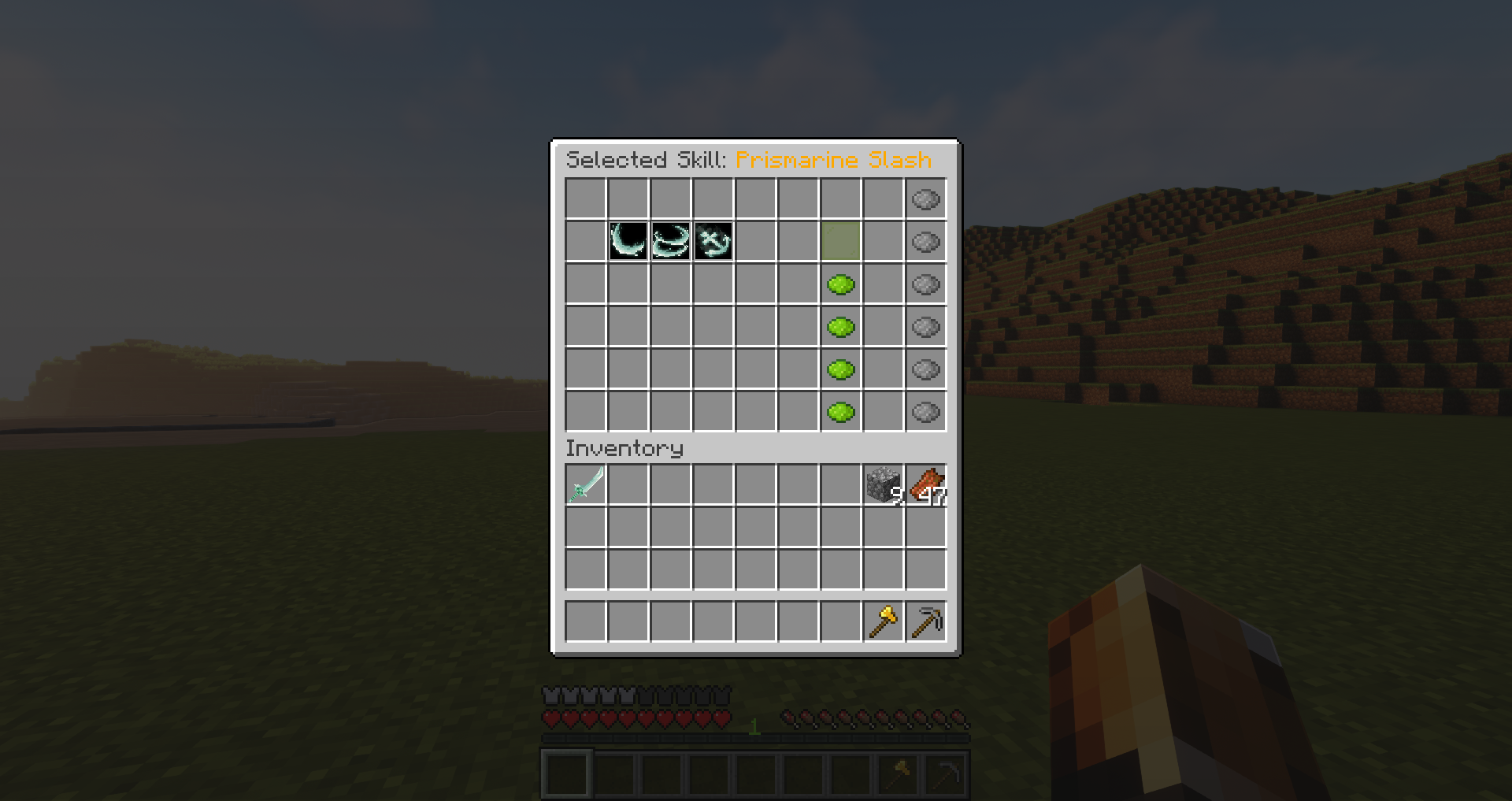Click the first green orb unlock indicator
The height and width of the screenshot is (801, 1512).
point(839,284)
